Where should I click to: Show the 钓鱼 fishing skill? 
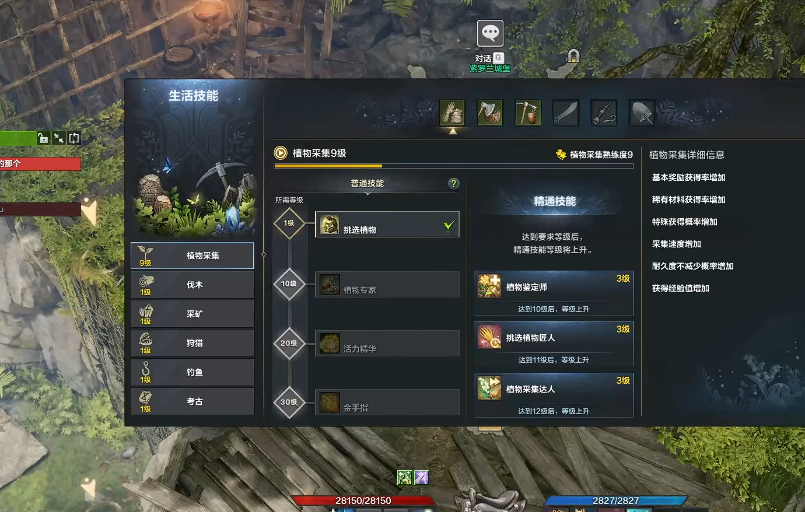click(x=192, y=372)
